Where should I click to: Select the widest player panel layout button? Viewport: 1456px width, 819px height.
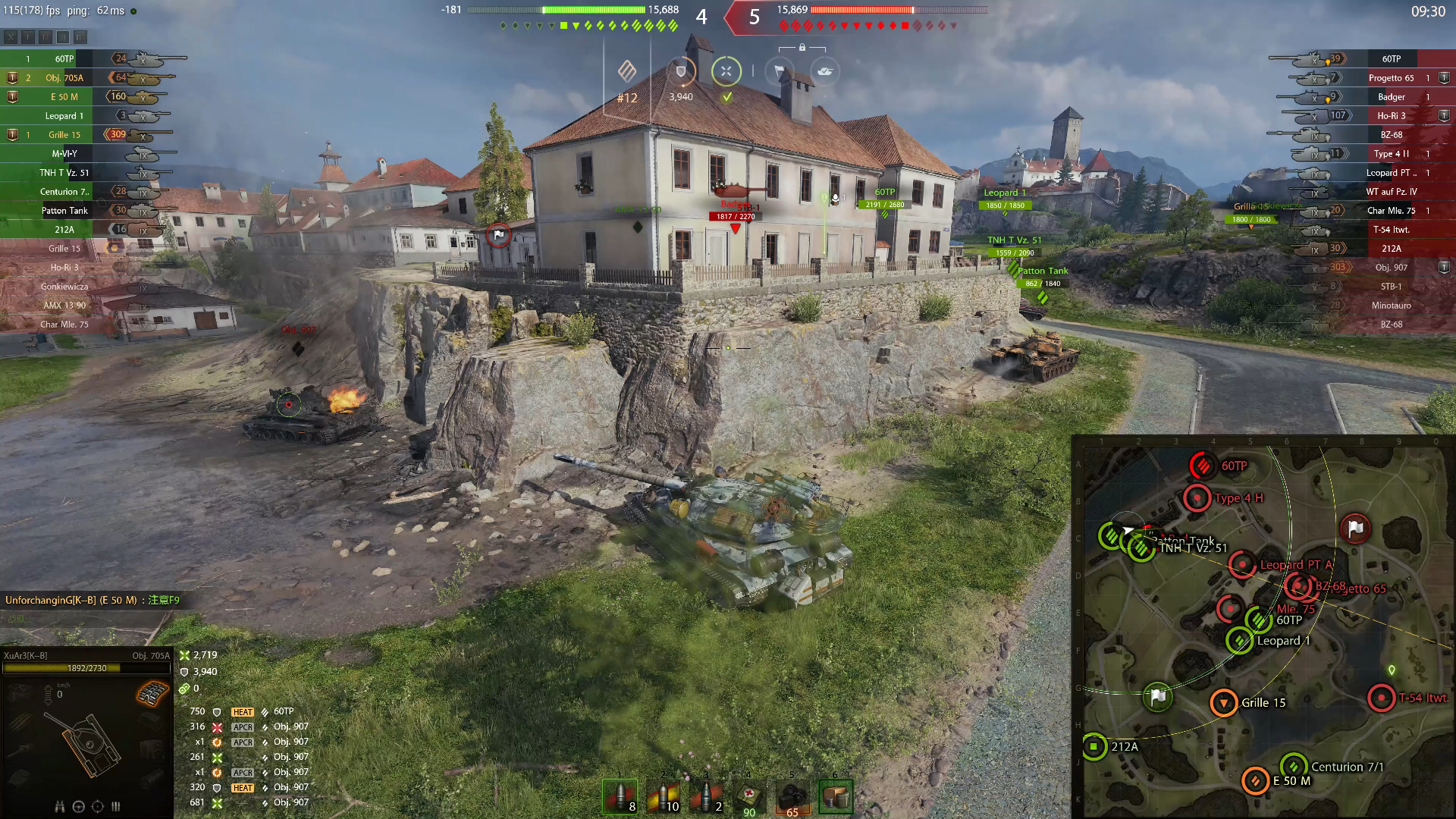pos(80,36)
